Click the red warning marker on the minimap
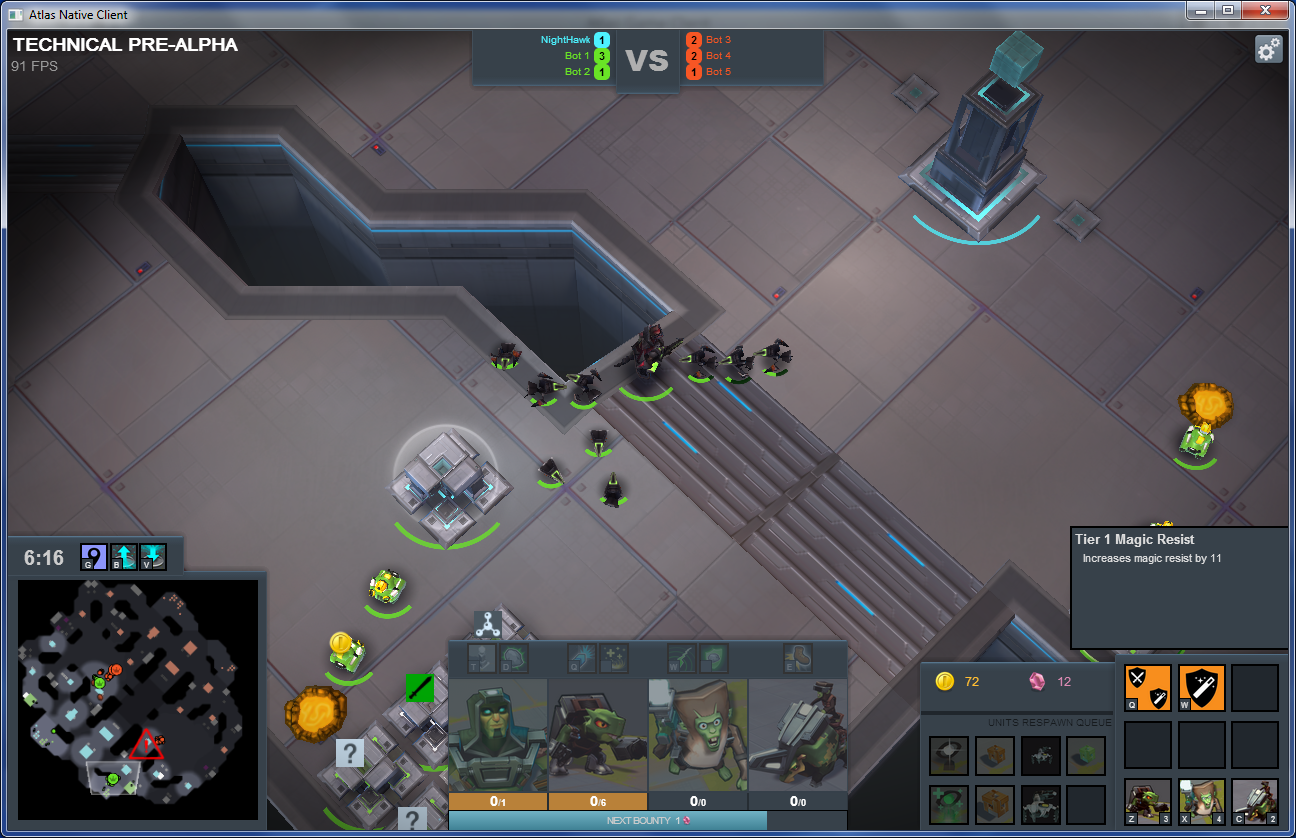Viewport: 1296px width, 838px height. coord(146,745)
